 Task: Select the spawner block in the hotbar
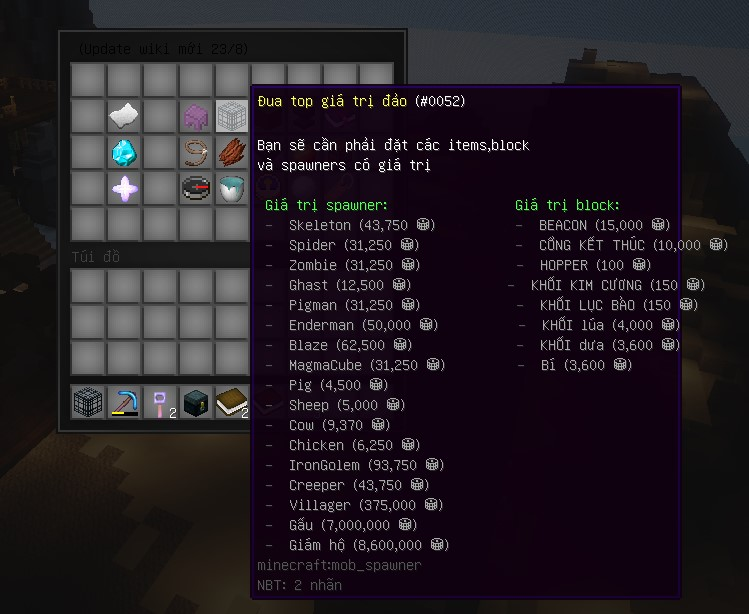(88, 402)
